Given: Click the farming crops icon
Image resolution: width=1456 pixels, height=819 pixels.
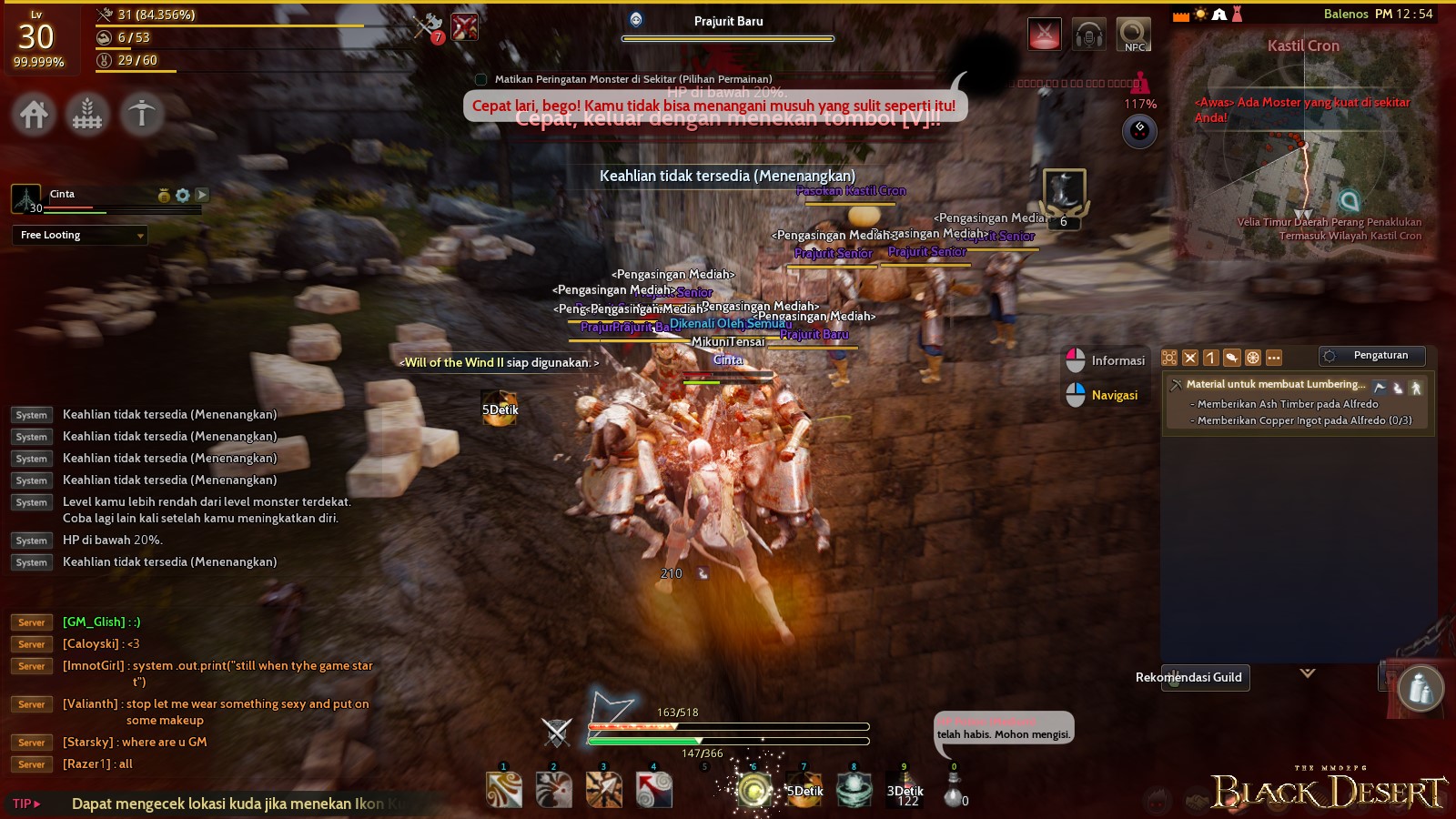Looking at the screenshot, I should click(86, 115).
